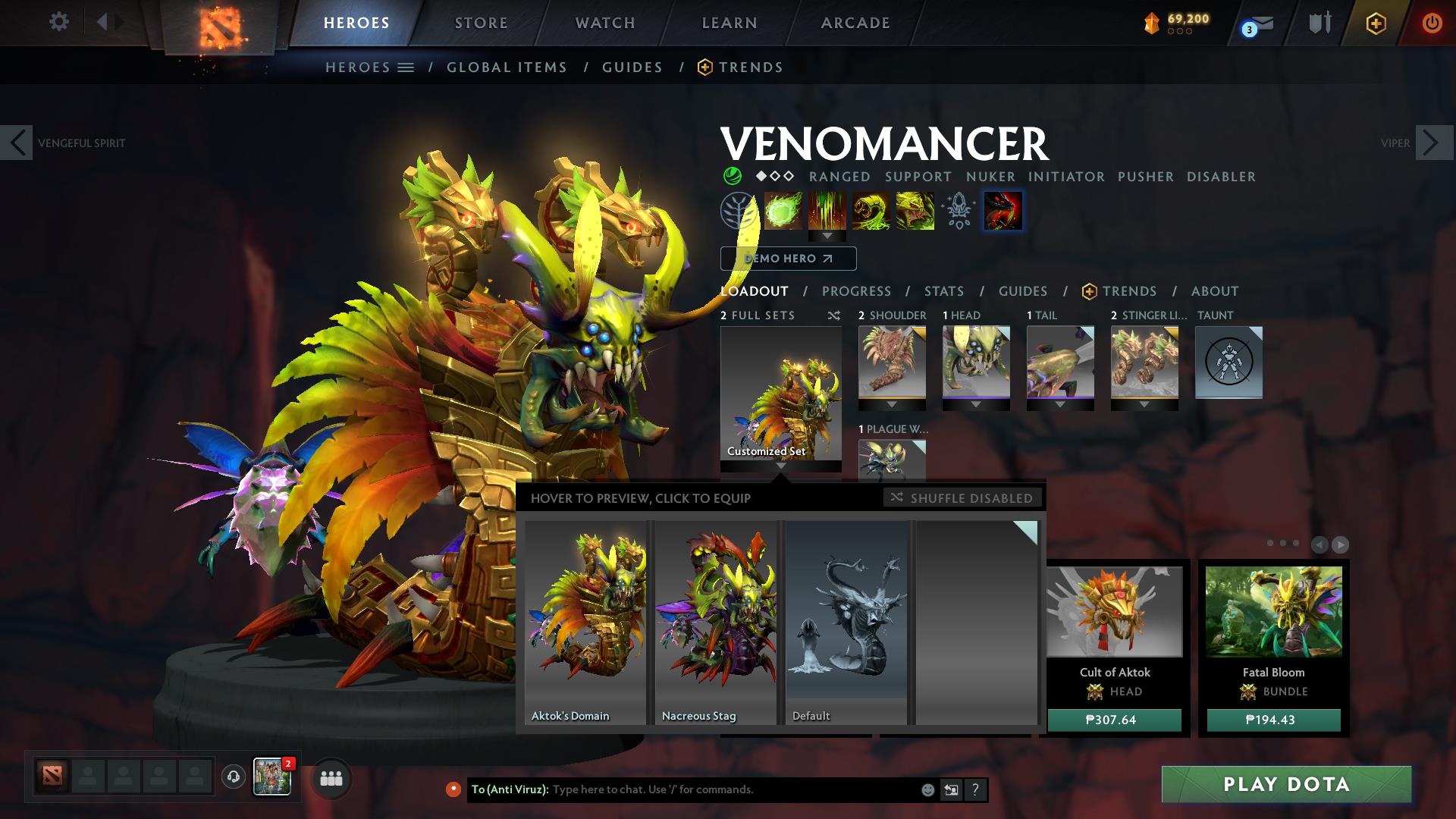Open the HEROES hamburger menu
Screen dimensions: 1456x819
pos(406,67)
